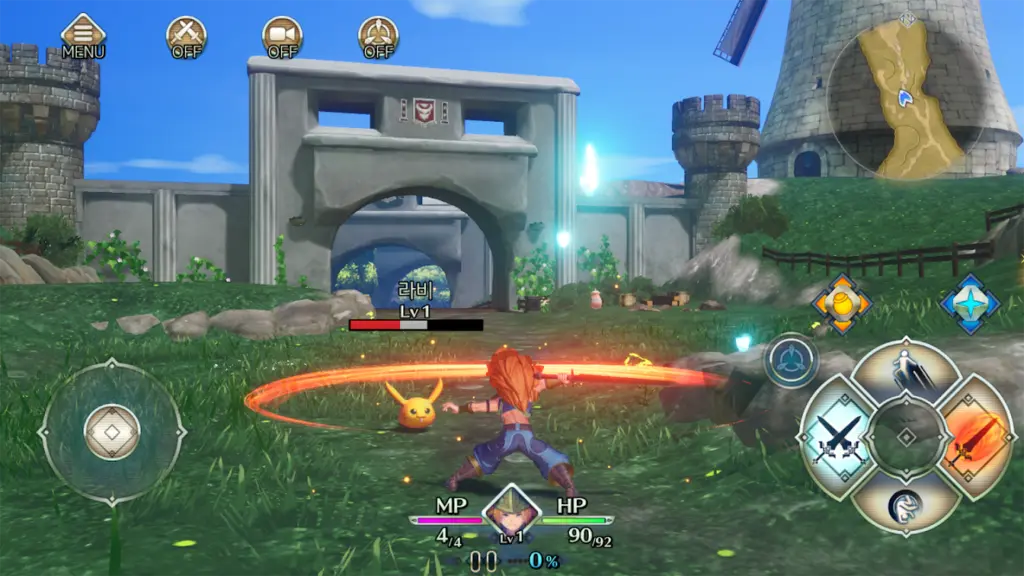Use the orange item pot shortcut
This screenshot has width=1024, height=576.
tap(841, 301)
